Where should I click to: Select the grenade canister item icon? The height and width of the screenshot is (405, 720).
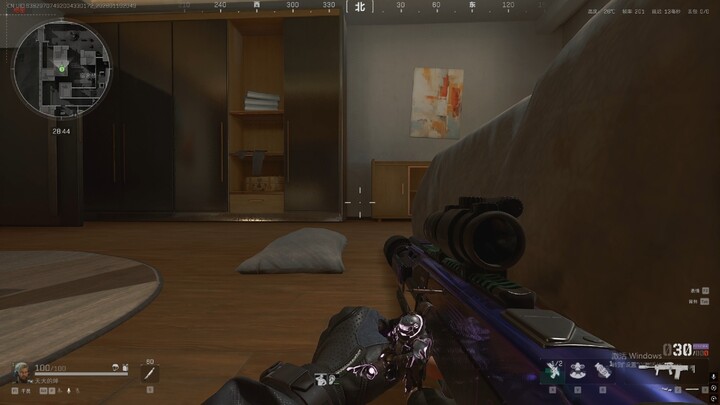(603, 371)
